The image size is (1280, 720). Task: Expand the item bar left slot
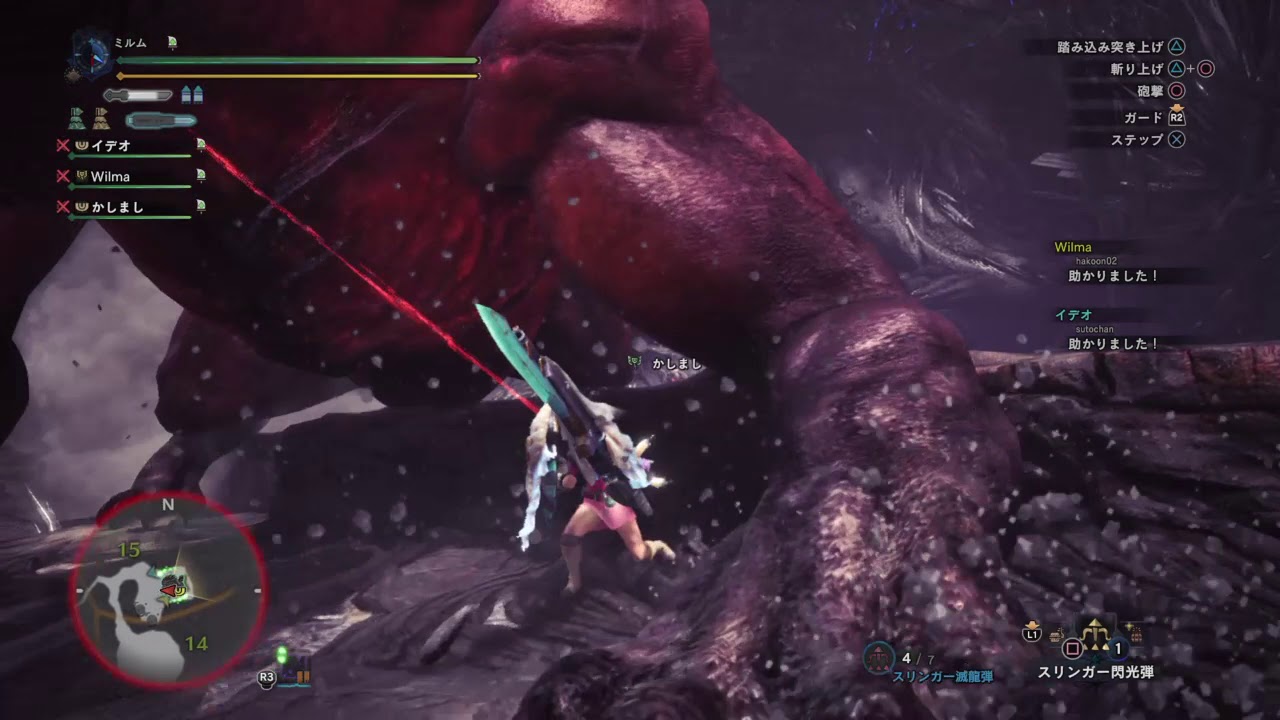pyautogui.click(x=1057, y=634)
